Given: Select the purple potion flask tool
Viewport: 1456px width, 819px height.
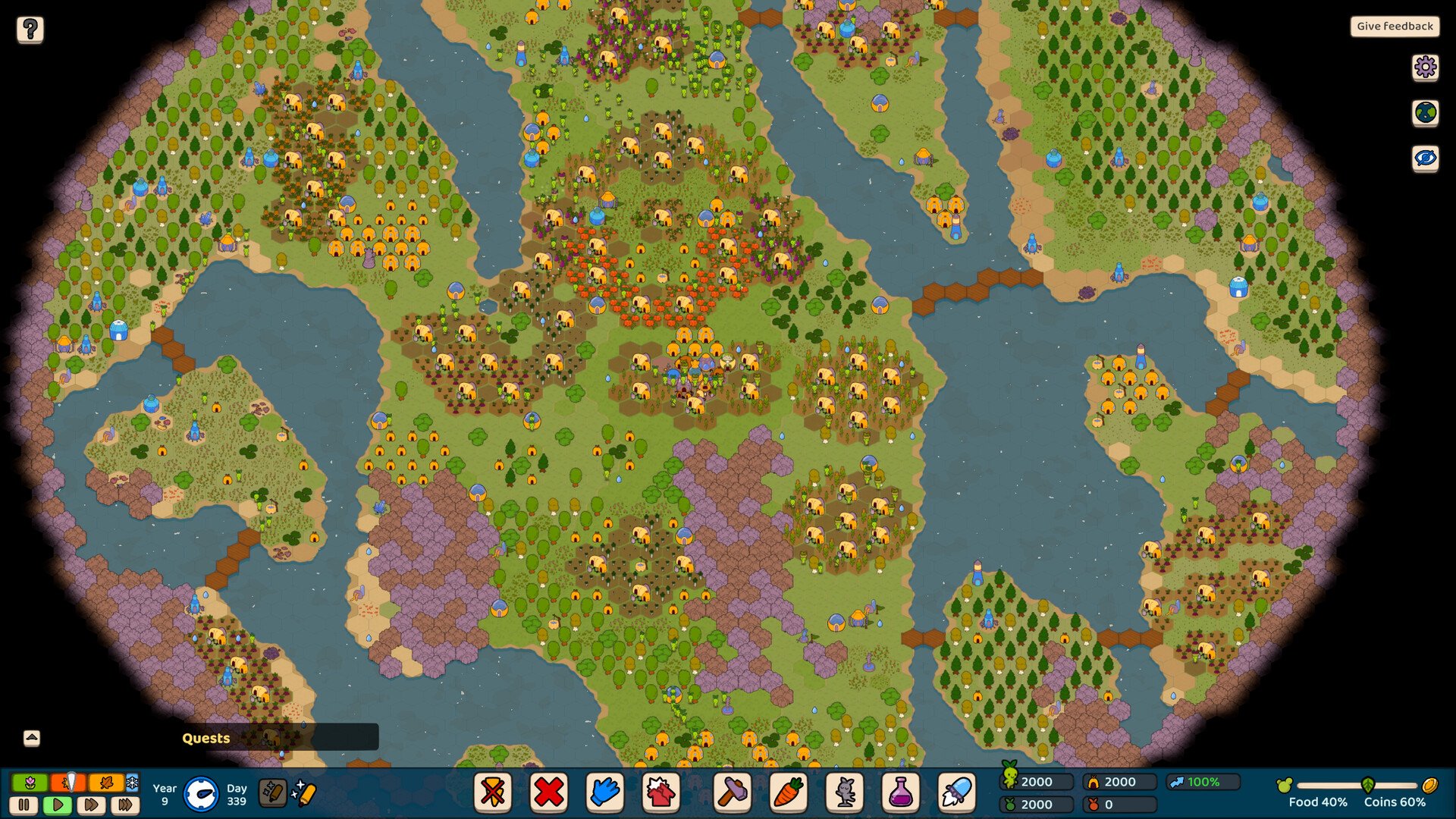Looking at the screenshot, I should coord(900,792).
